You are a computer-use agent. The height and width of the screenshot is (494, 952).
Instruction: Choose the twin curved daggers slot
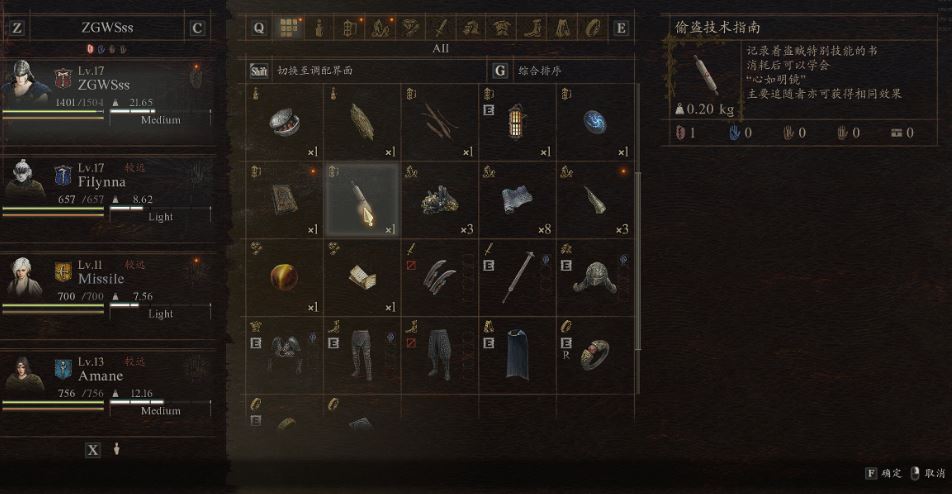pyautogui.click(x=440, y=277)
